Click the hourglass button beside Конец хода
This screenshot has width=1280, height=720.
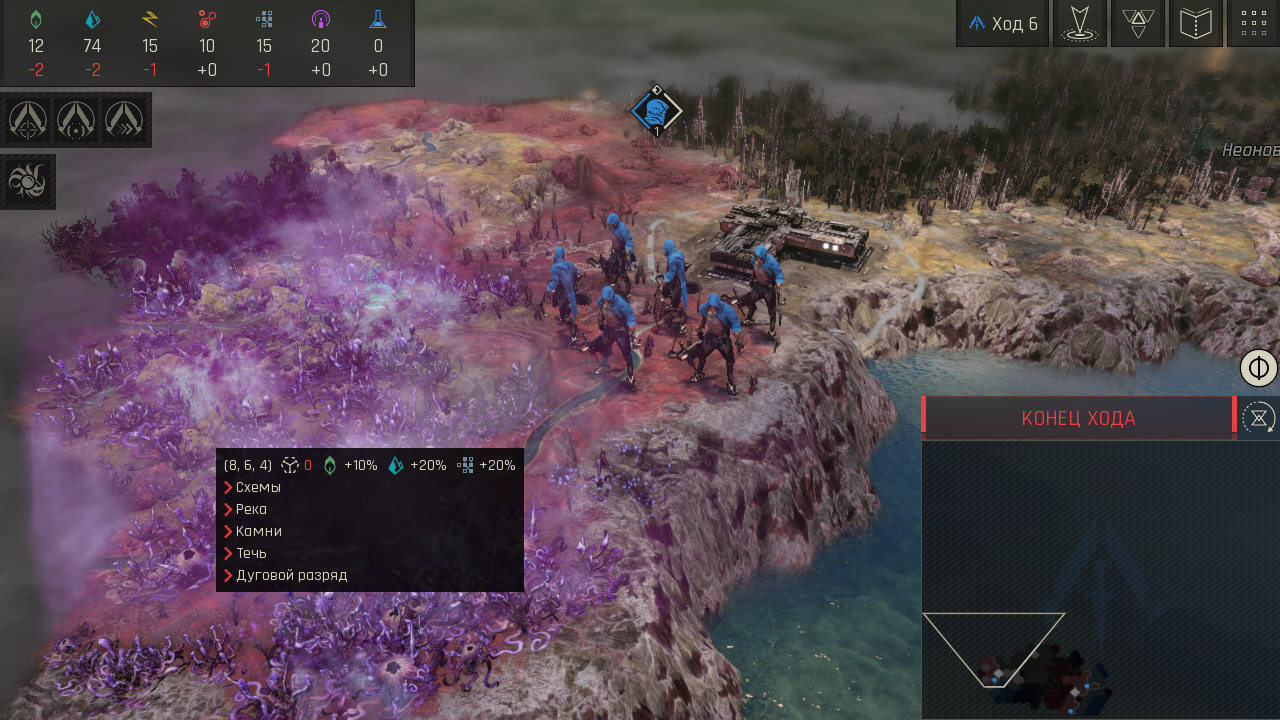[1258, 417]
